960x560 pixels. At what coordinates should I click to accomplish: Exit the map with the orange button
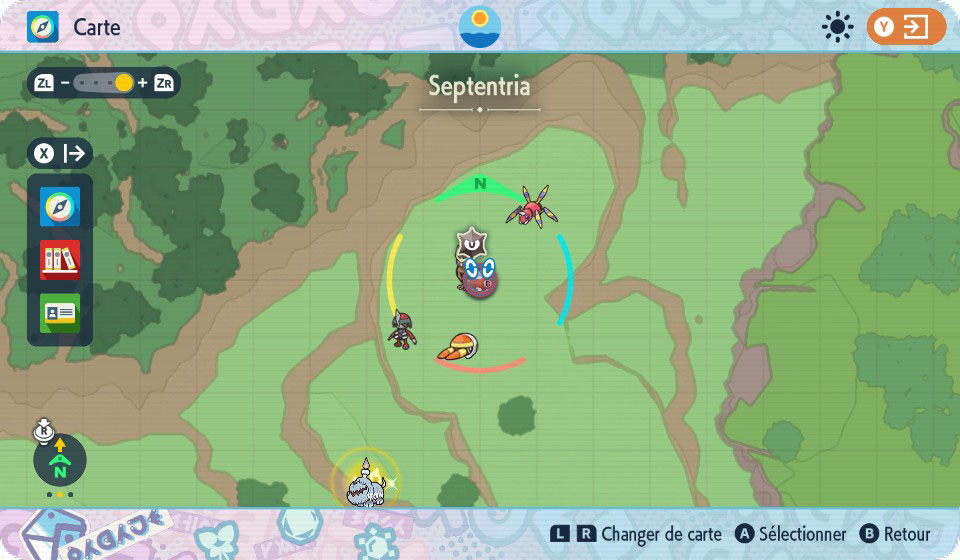pyautogui.click(x=905, y=27)
